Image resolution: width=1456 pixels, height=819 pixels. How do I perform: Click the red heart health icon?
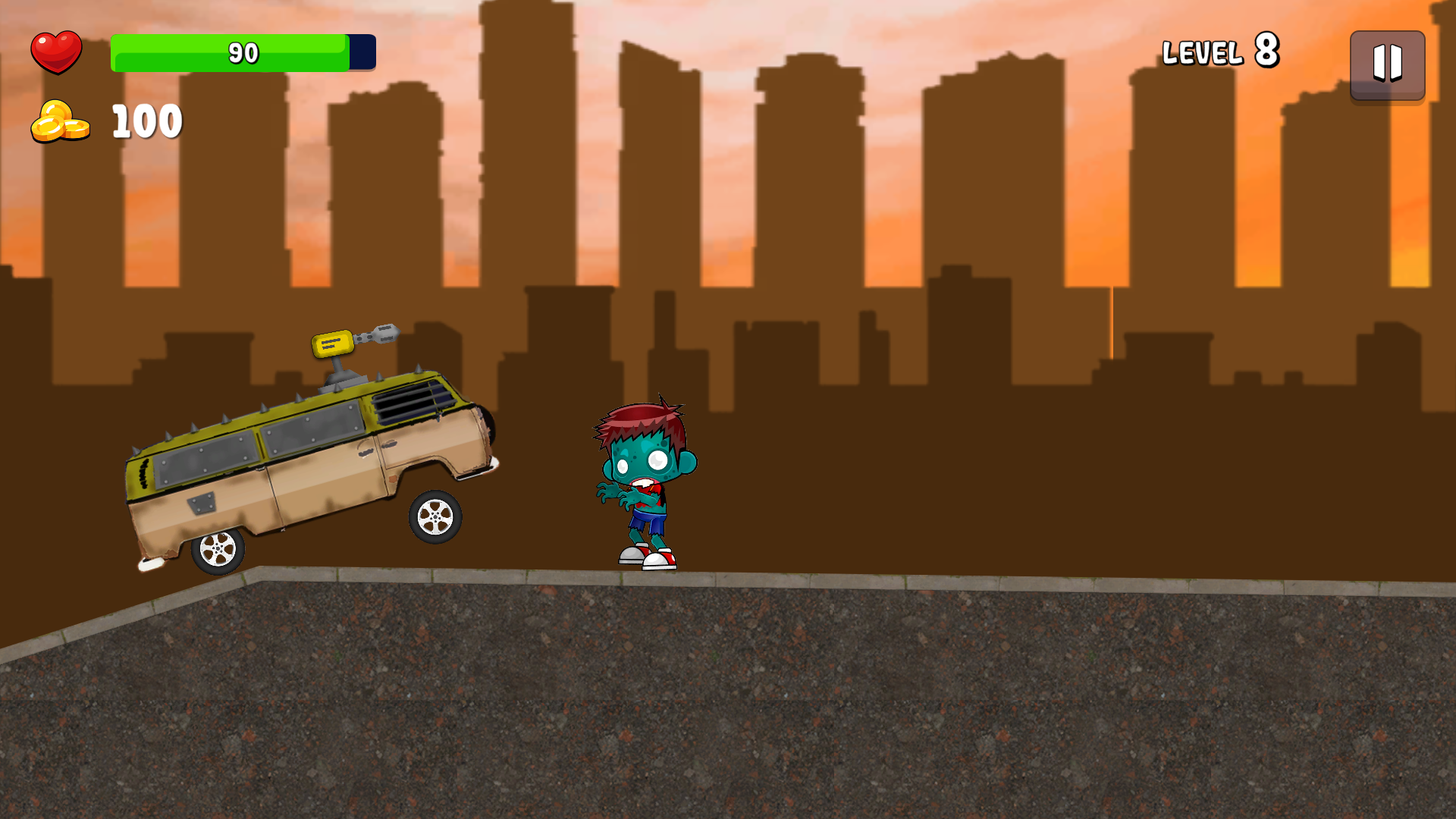[x=57, y=52]
